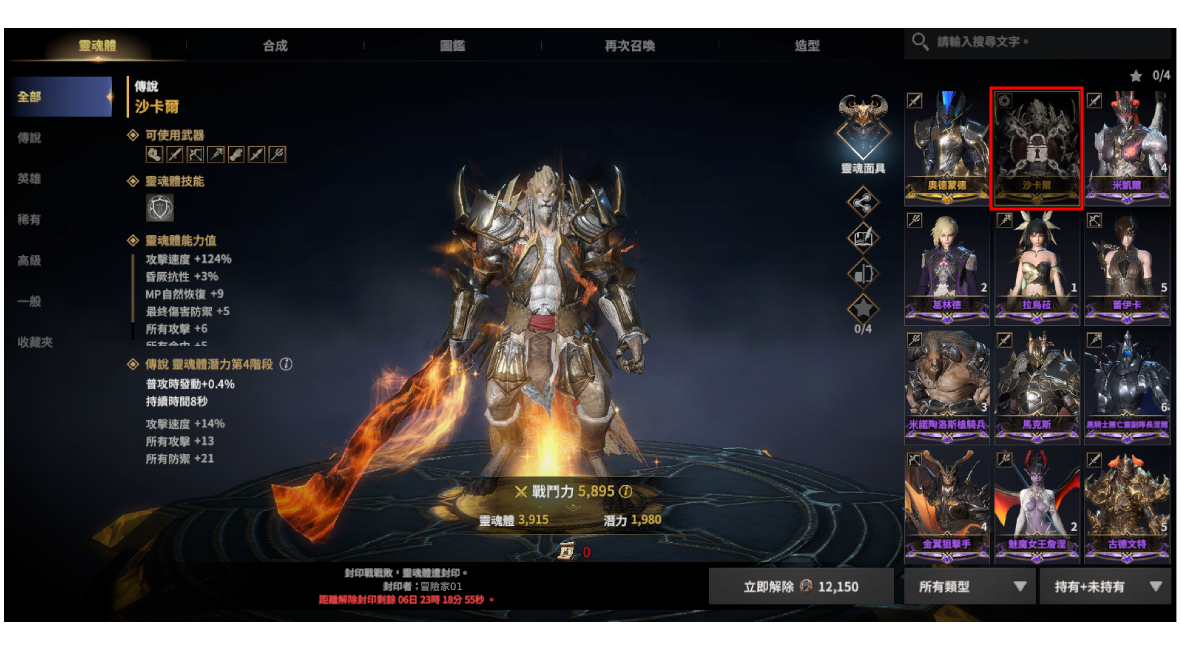Choose the 拉烏菈 character card
This screenshot has width=1180, height=650.
pos(1037,267)
